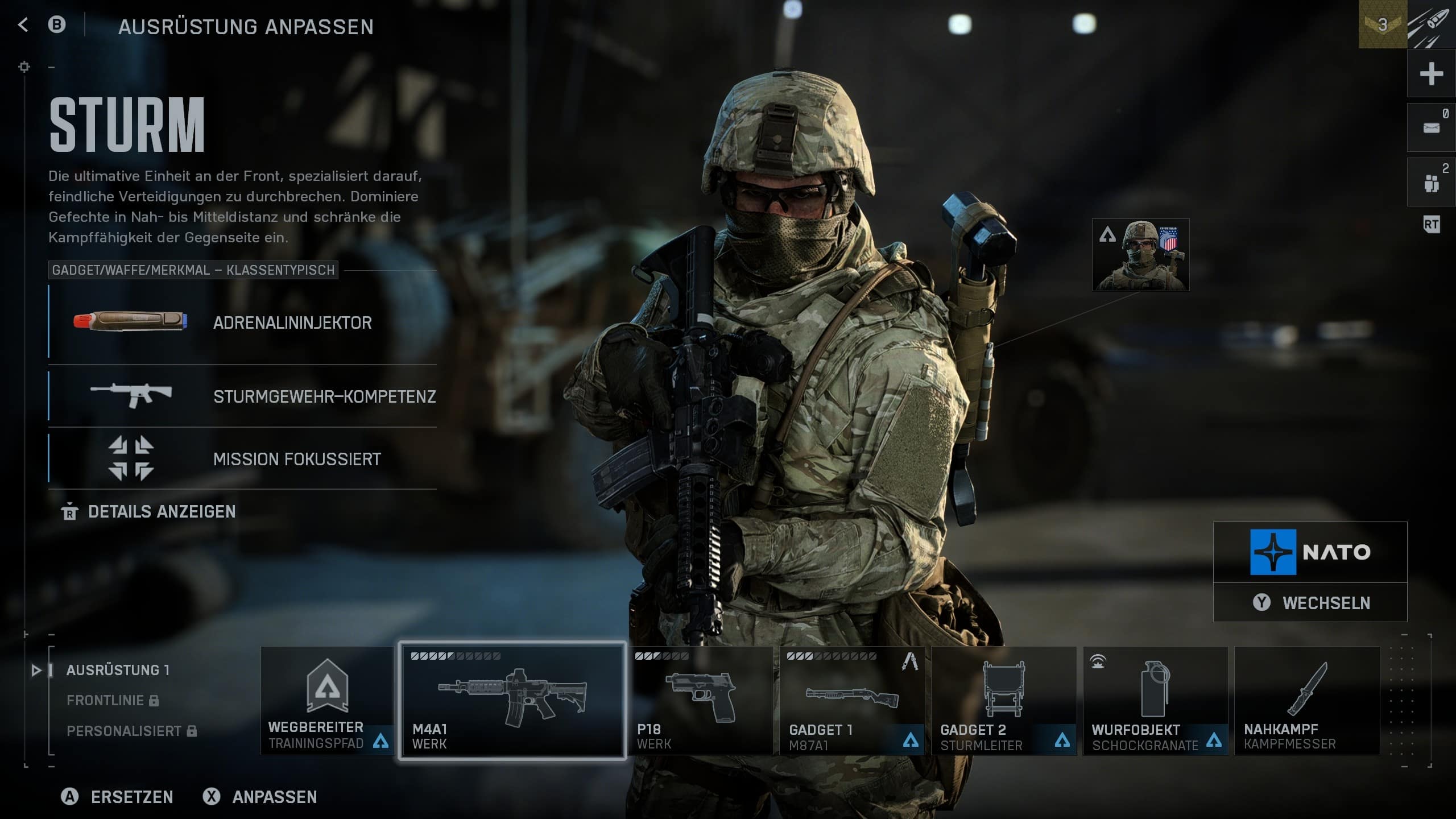Switch faction with the NATO Wechseln button
The width and height of the screenshot is (1456, 819).
click(1310, 602)
